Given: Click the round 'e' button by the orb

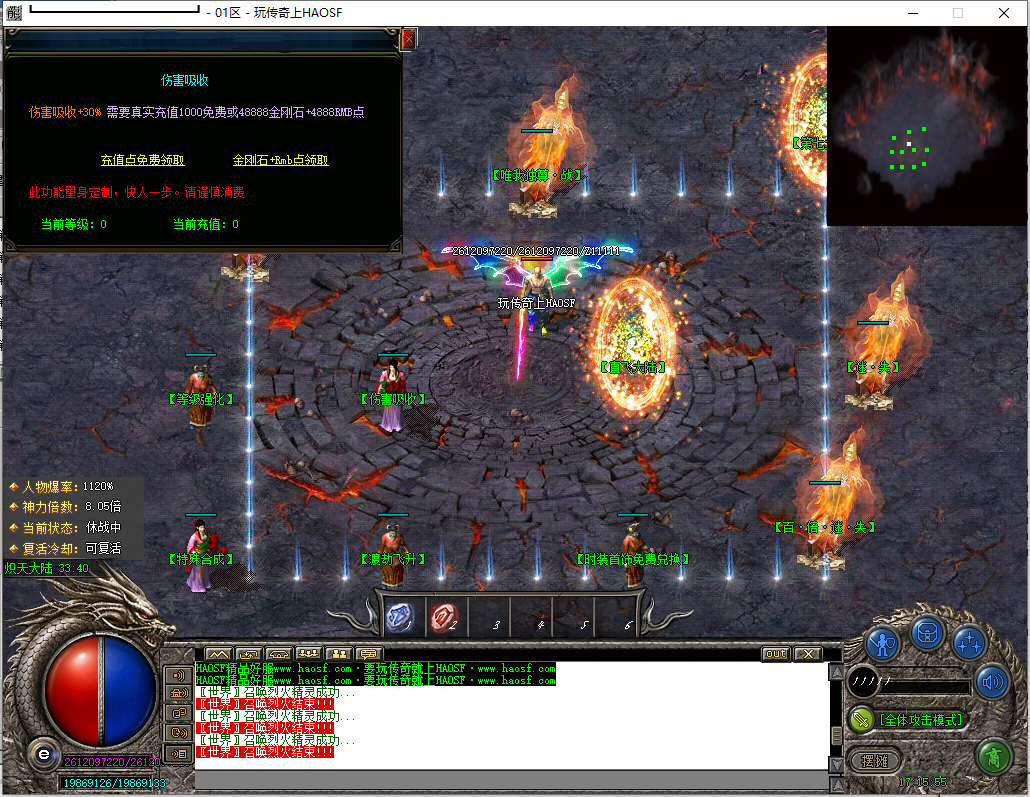Looking at the screenshot, I should tap(43, 752).
